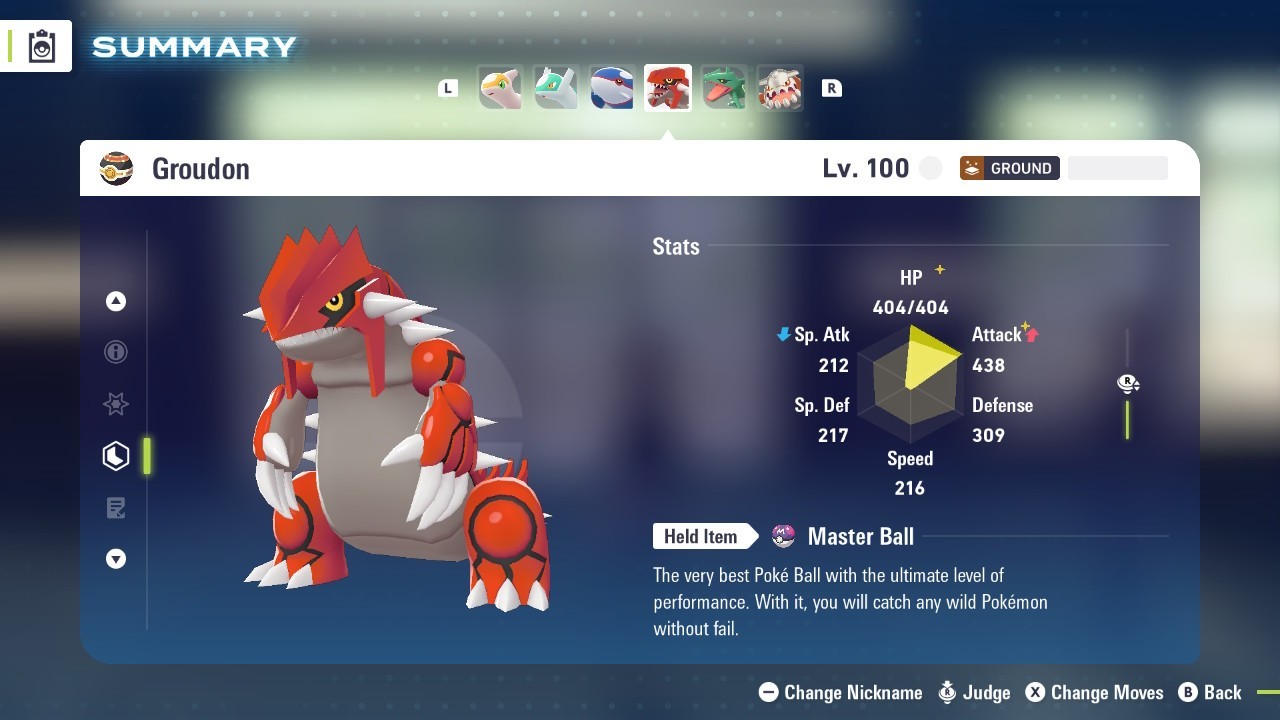
Task: Choose Rayquaza from the party row
Action: click(724, 88)
